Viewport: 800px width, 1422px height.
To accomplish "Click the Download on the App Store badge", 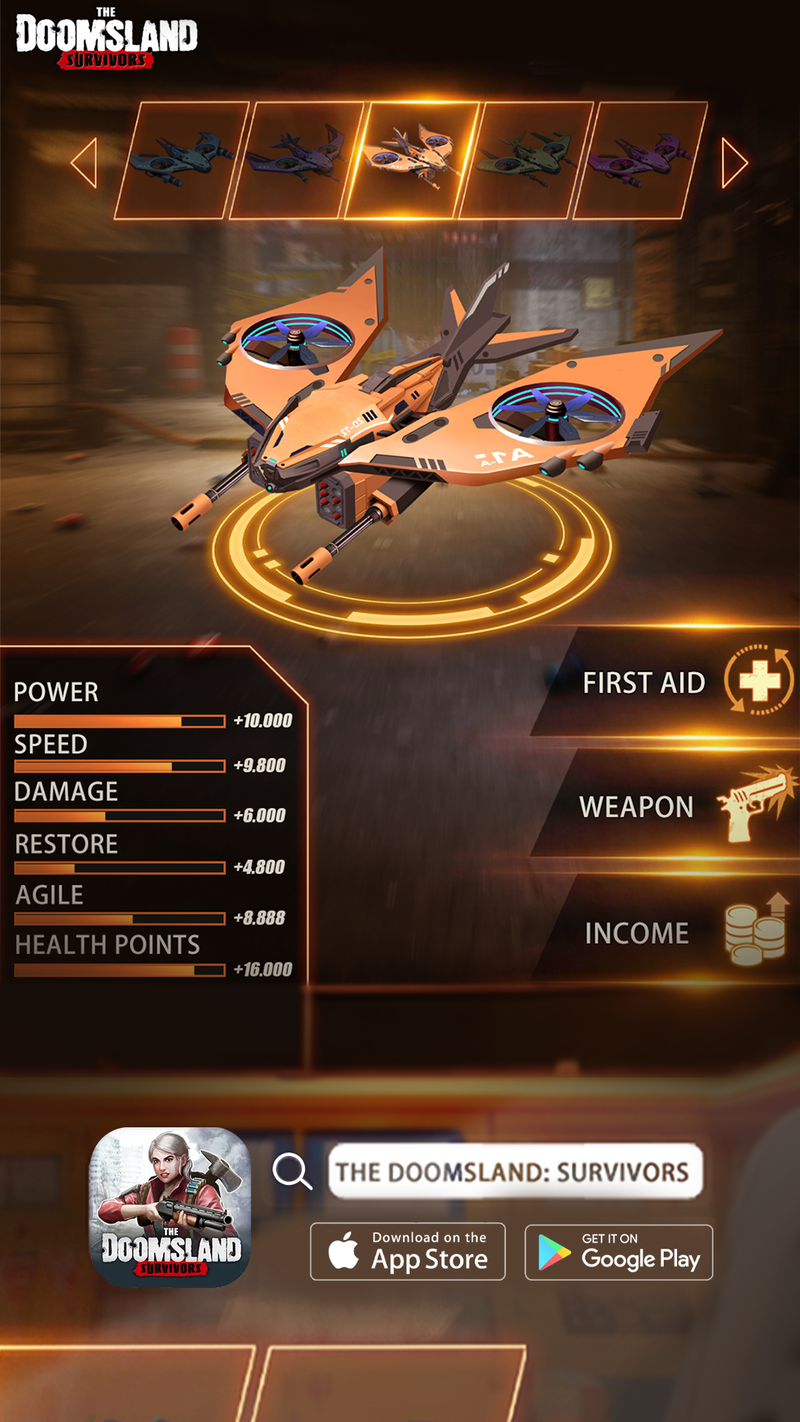I will pyautogui.click(x=408, y=1251).
